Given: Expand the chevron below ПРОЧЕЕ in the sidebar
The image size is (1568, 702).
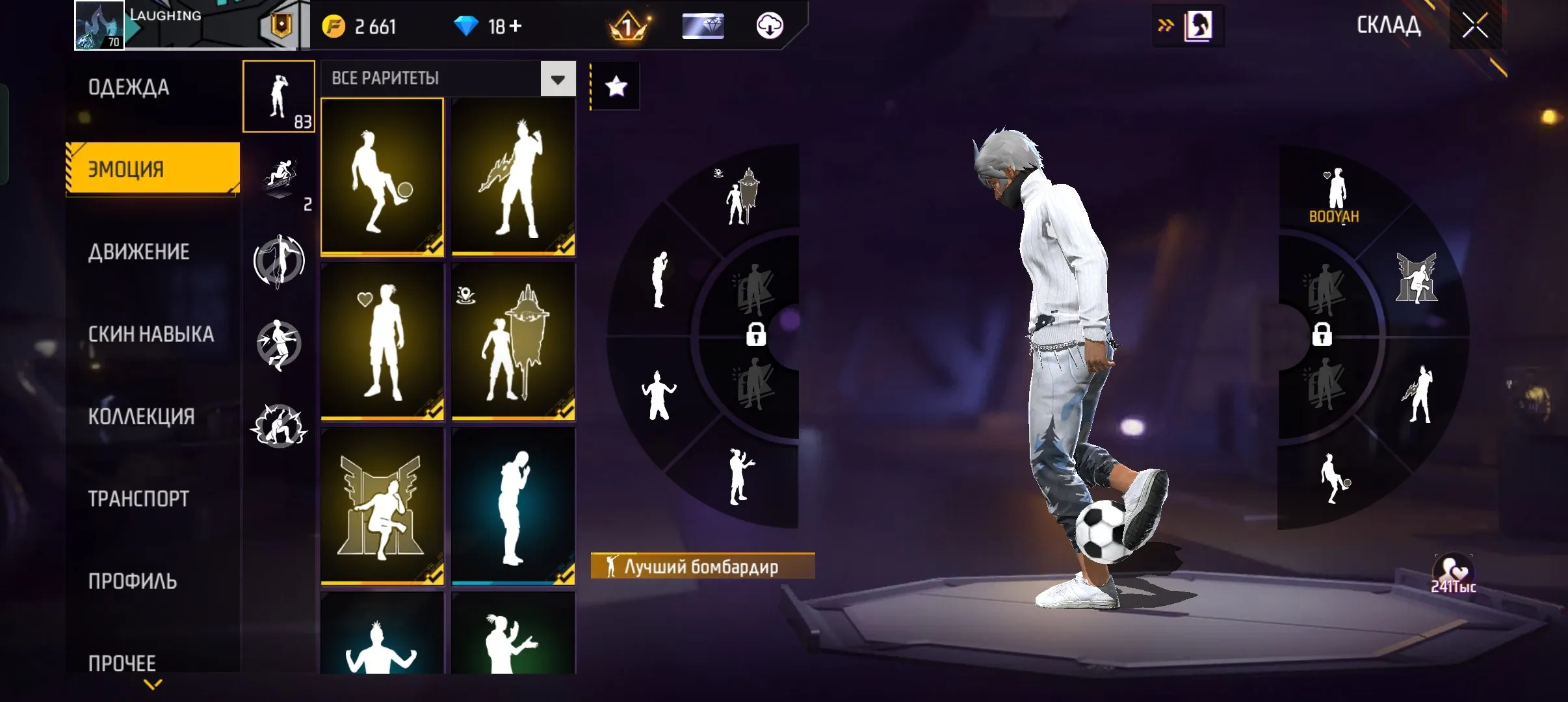Looking at the screenshot, I should (x=151, y=684).
